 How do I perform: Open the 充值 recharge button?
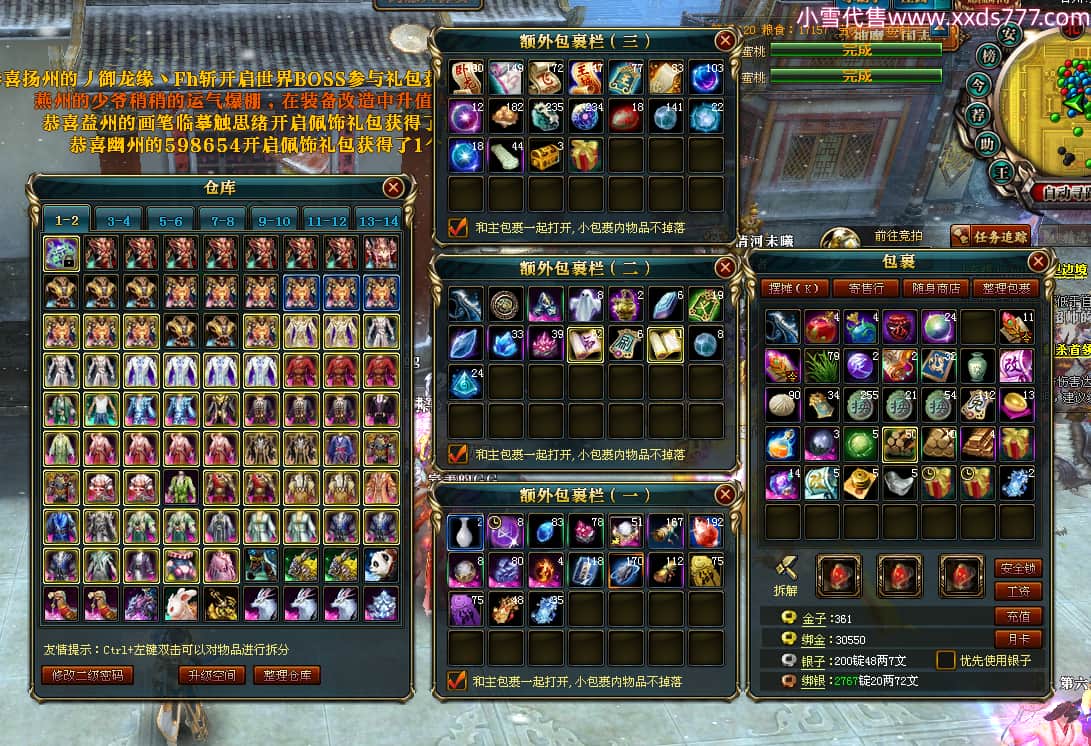(x=1018, y=616)
